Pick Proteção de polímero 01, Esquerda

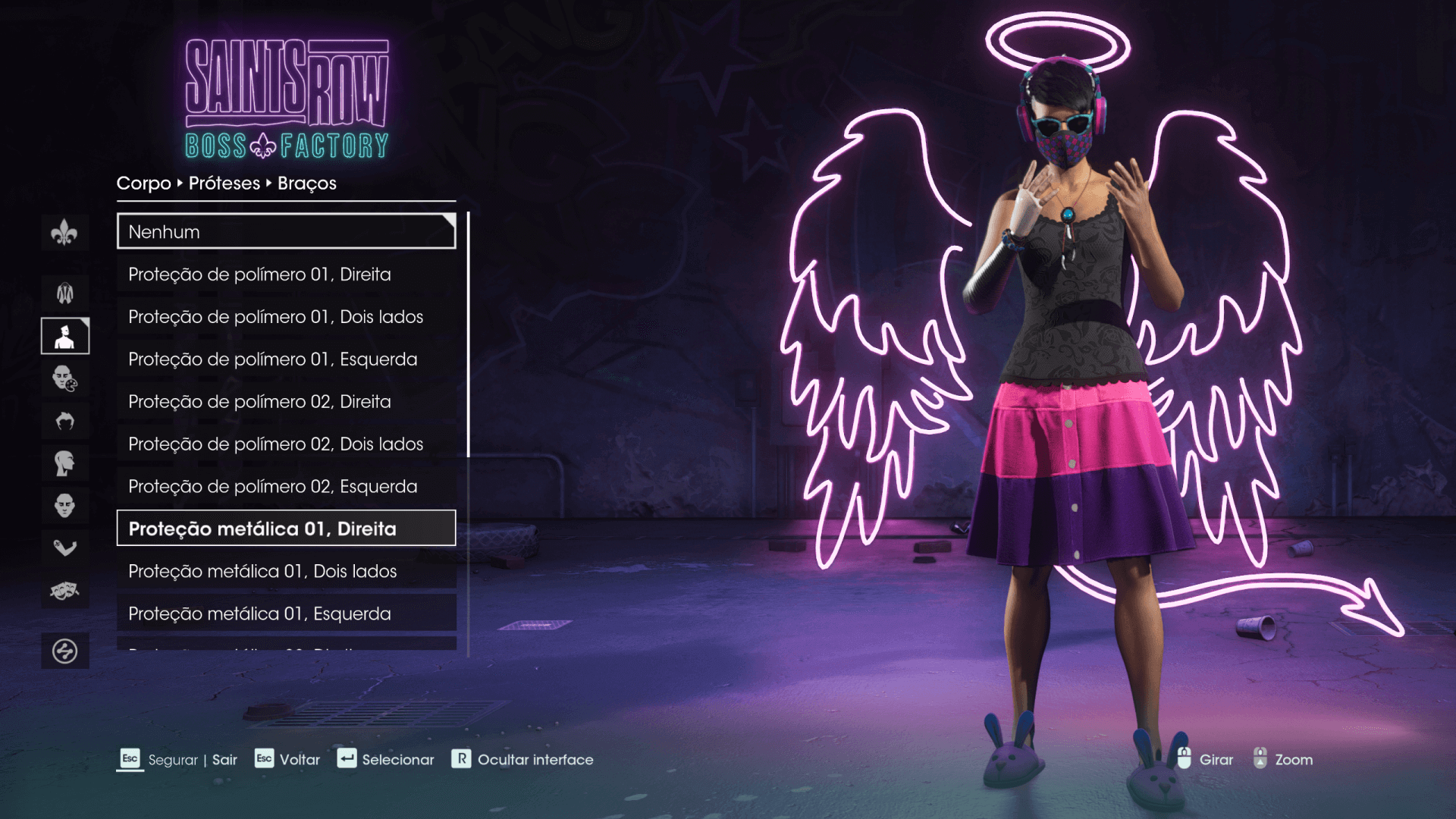pos(286,359)
